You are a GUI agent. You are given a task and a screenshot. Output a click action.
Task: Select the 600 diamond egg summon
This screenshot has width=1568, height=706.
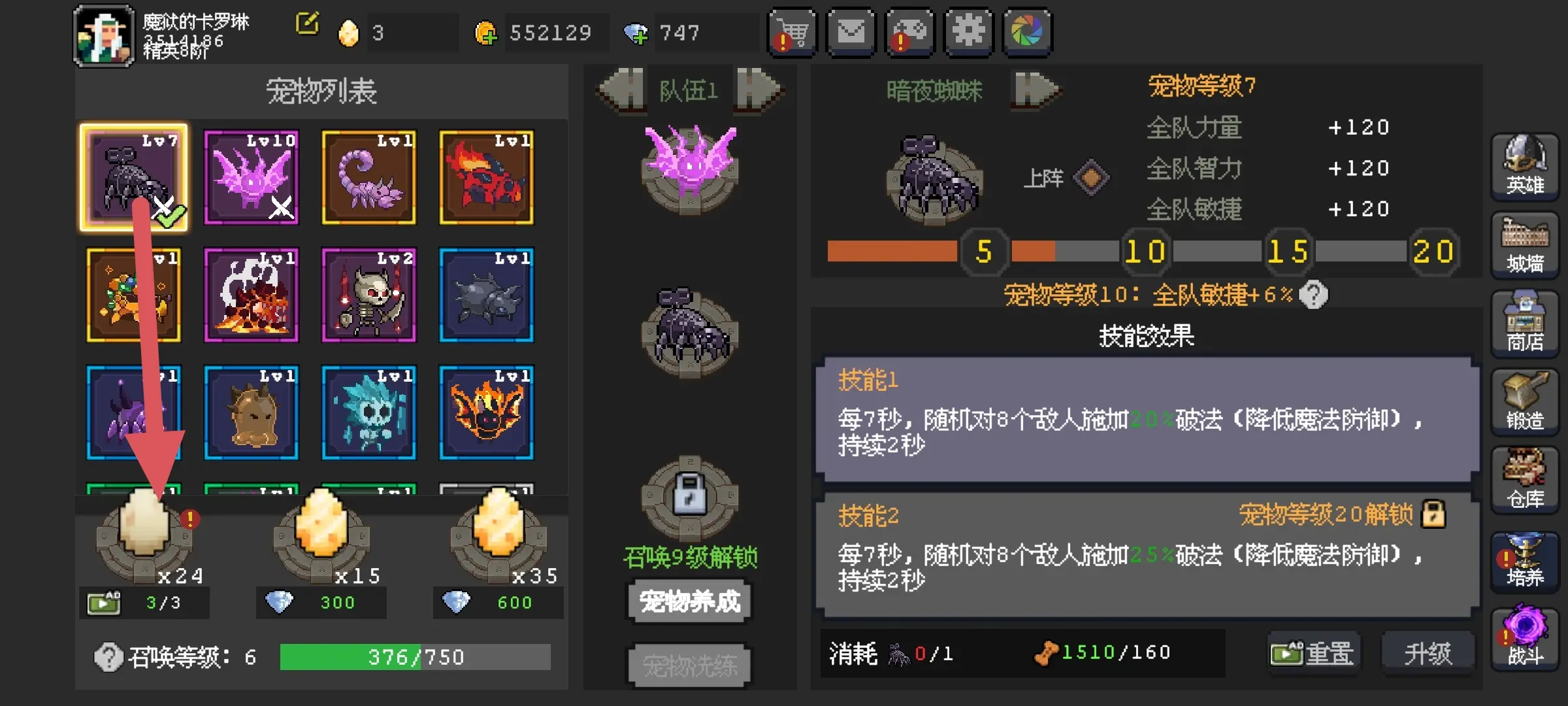[498, 536]
